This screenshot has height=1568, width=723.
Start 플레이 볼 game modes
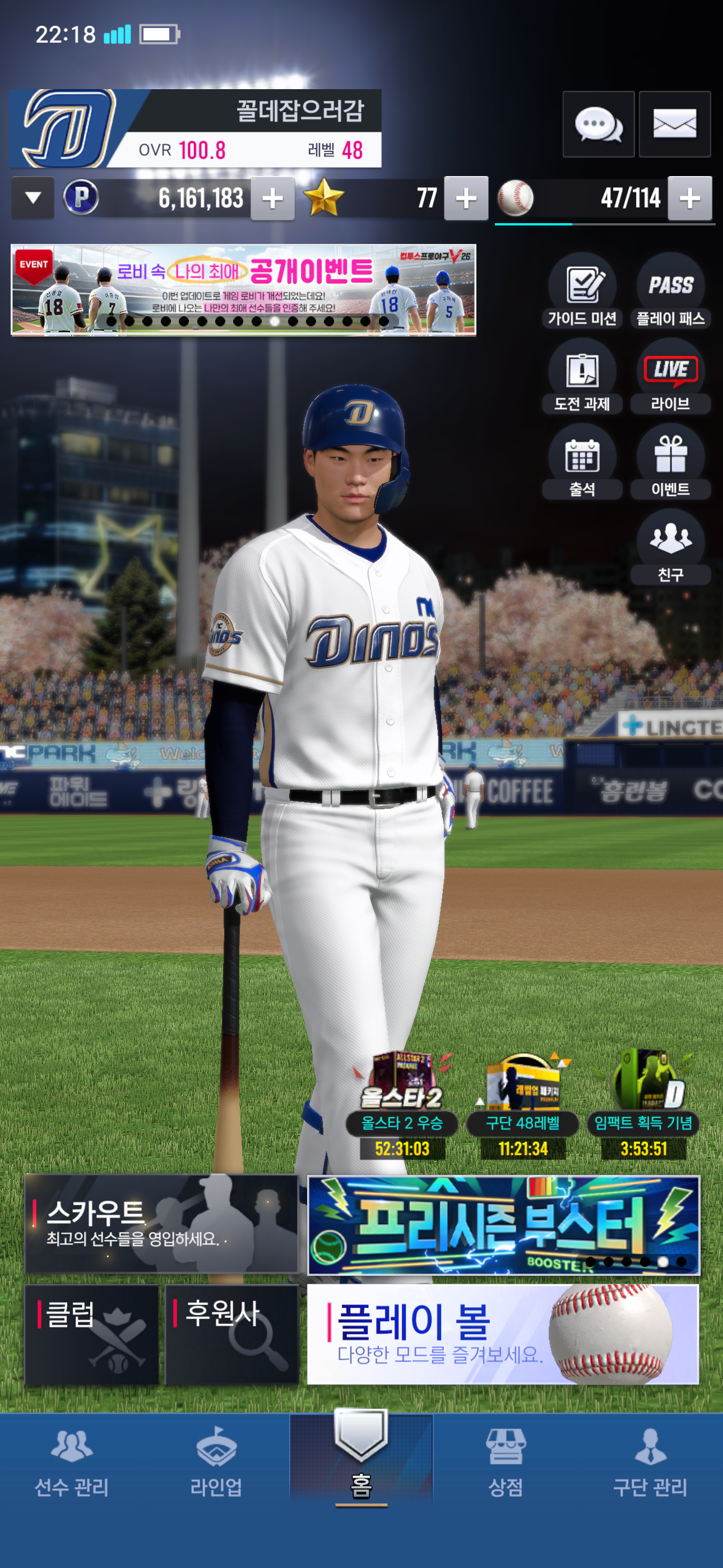click(503, 1334)
